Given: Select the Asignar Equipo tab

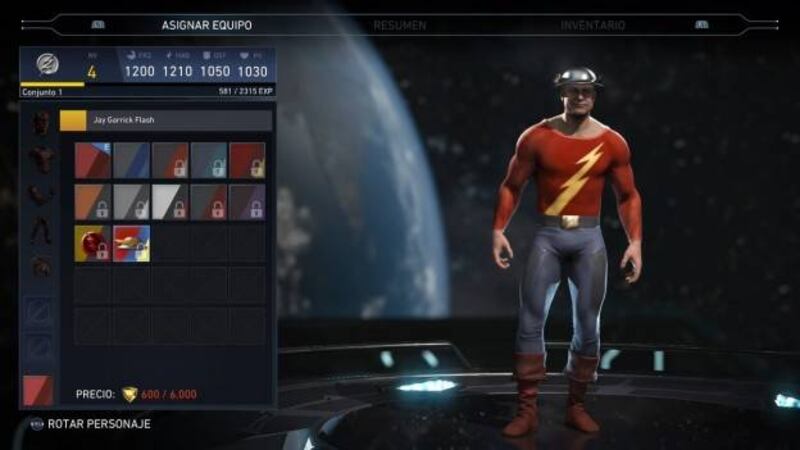Looking at the screenshot, I should tap(207, 25).
